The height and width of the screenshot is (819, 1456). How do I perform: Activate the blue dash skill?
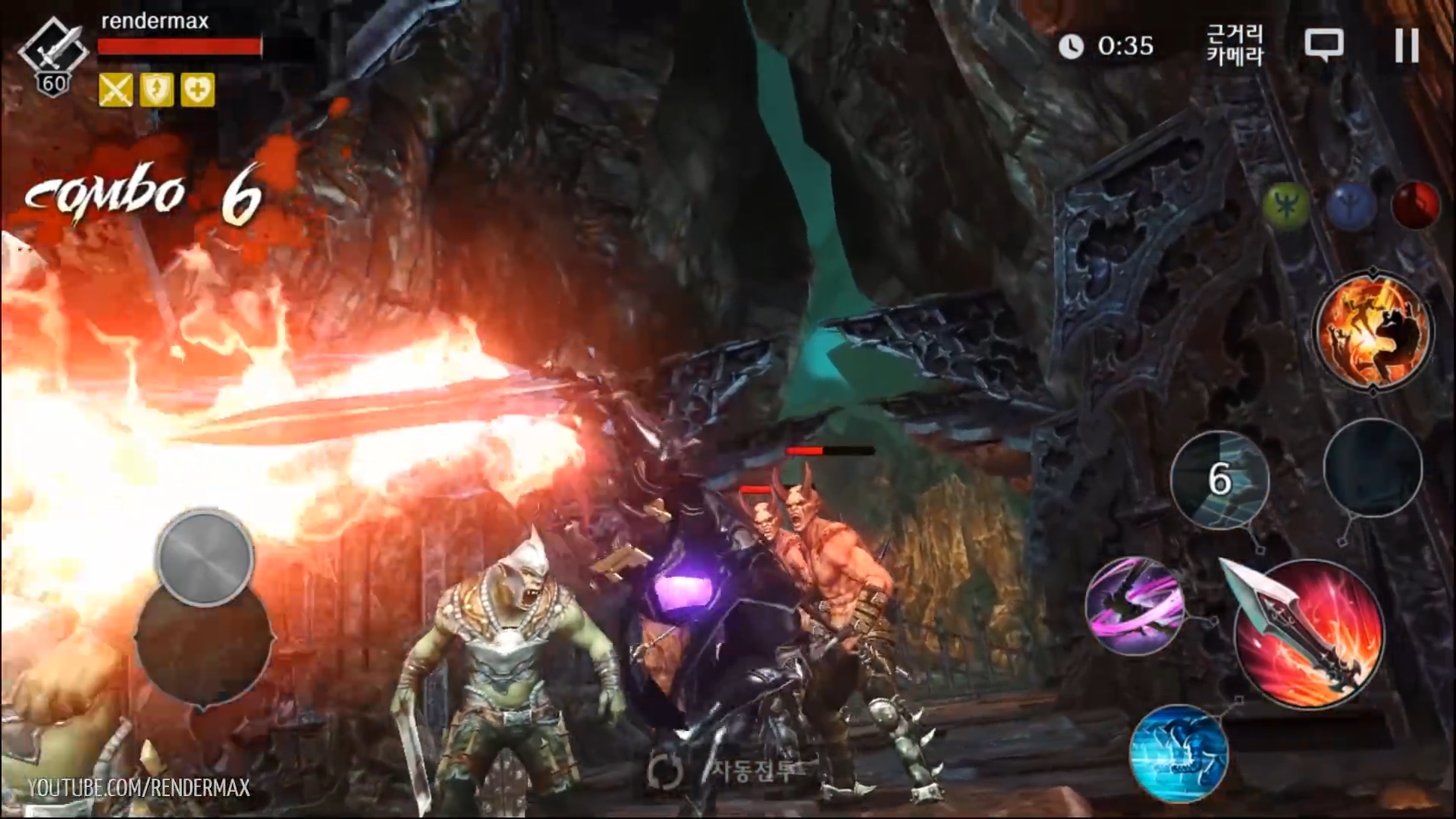(1178, 753)
